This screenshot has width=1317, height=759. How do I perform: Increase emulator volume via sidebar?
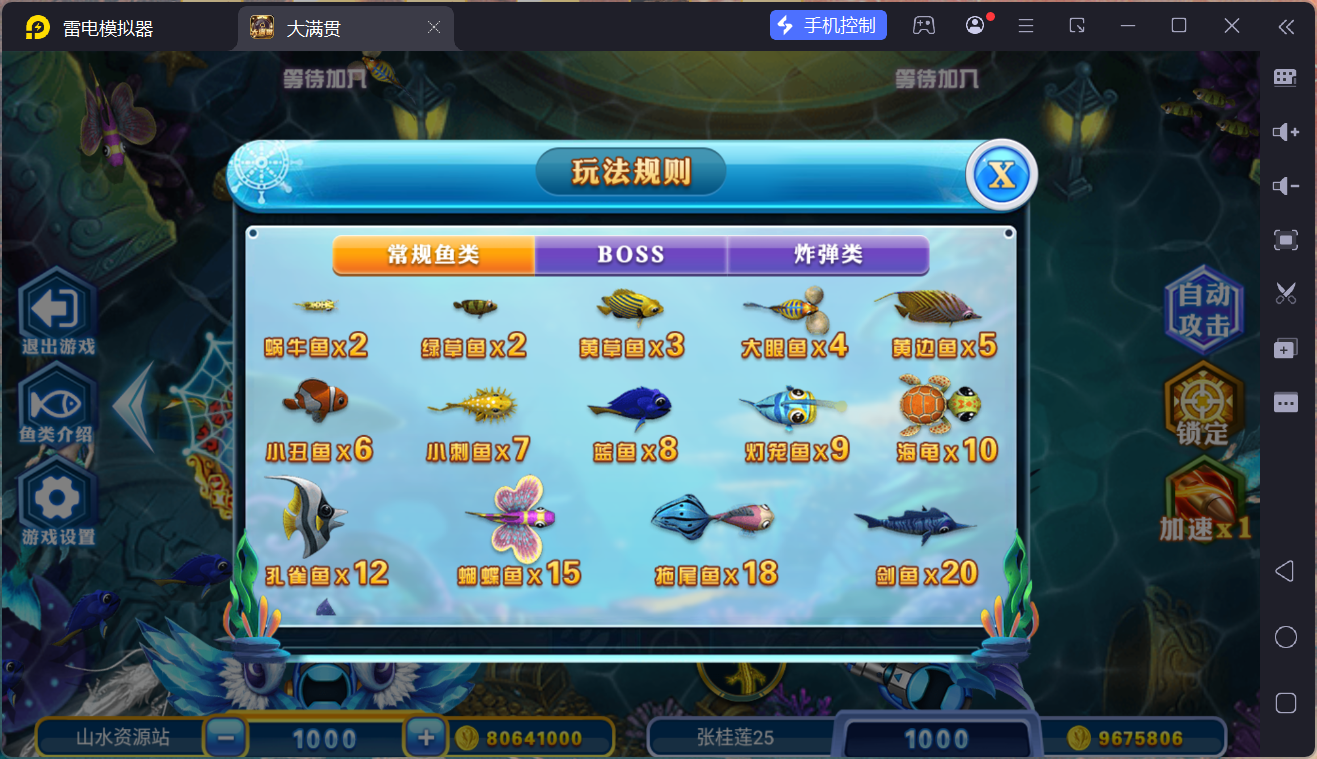point(1285,131)
